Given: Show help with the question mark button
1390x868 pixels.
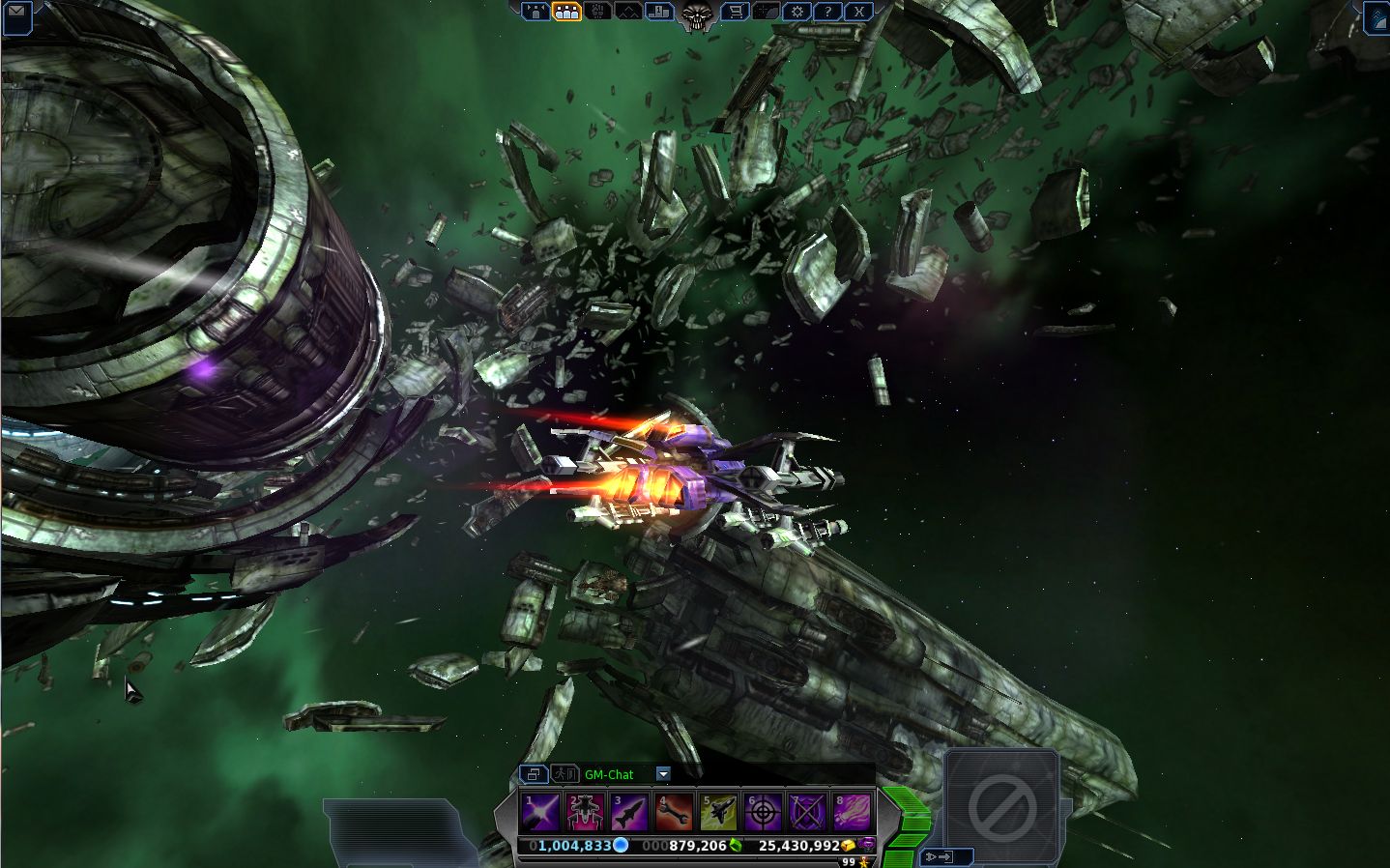Looking at the screenshot, I should tap(827, 12).
